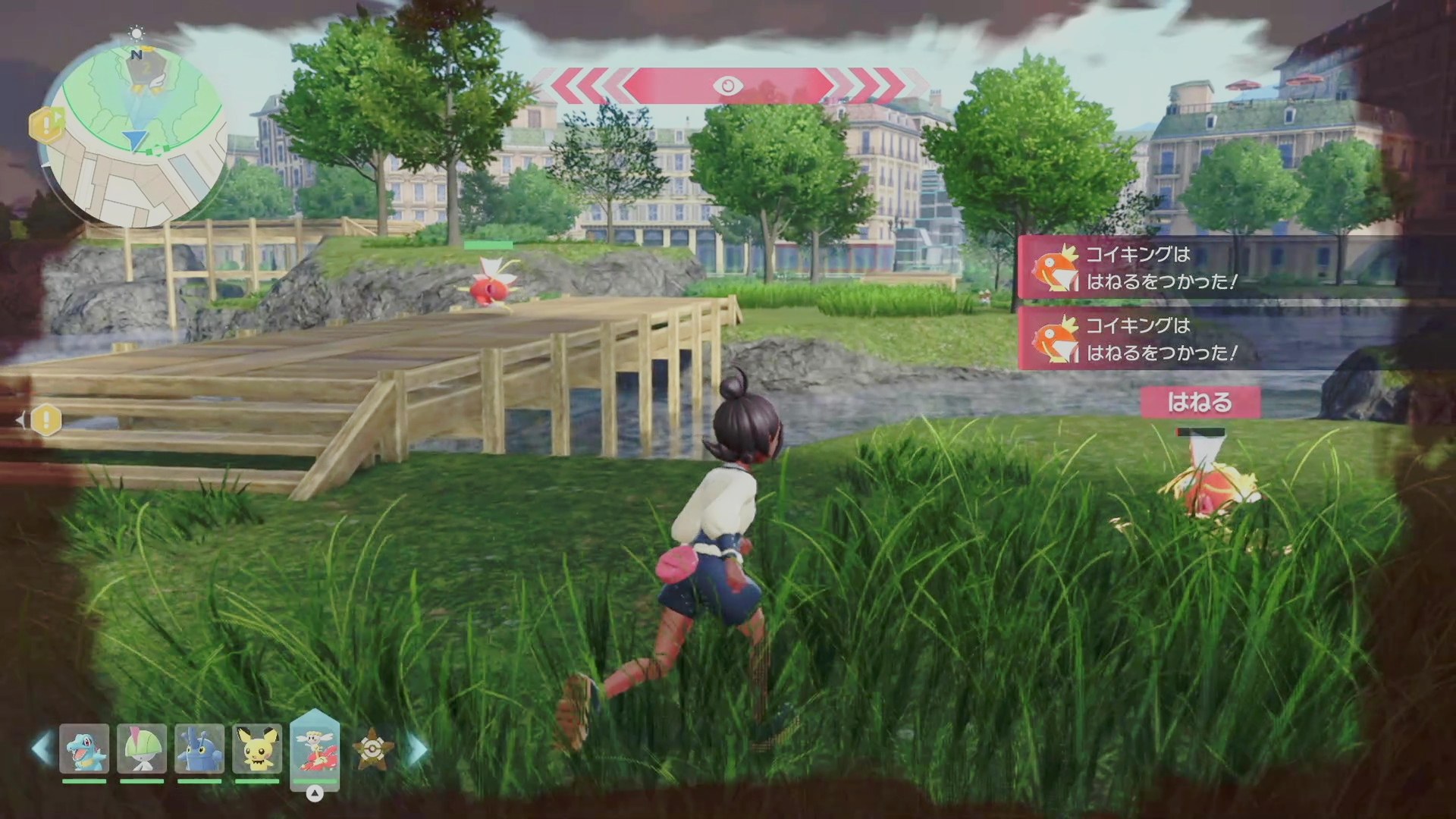Choose the Ralts party slot
This screenshot has width=1456, height=819.
(x=142, y=749)
